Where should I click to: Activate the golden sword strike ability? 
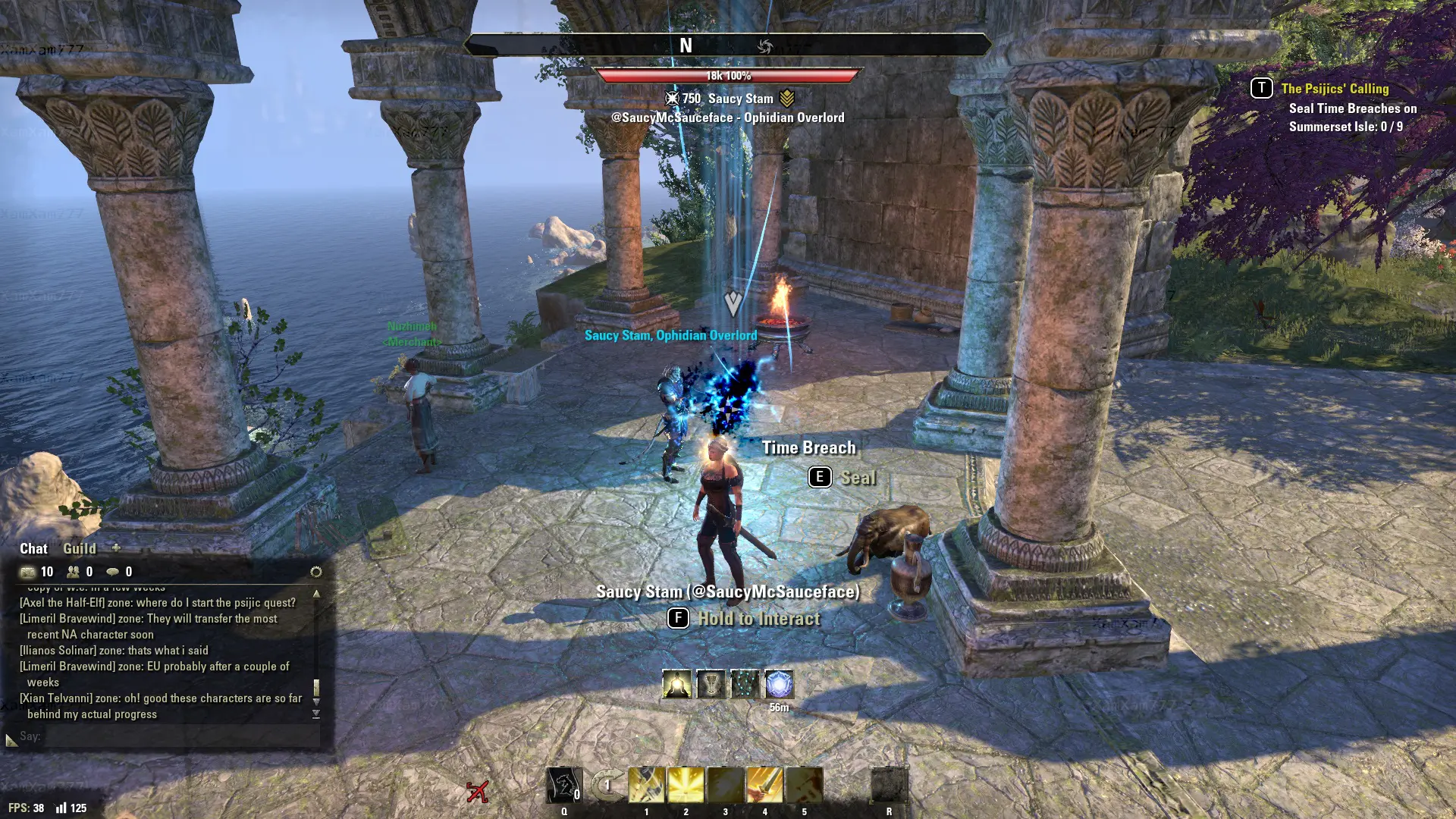coord(764,786)
